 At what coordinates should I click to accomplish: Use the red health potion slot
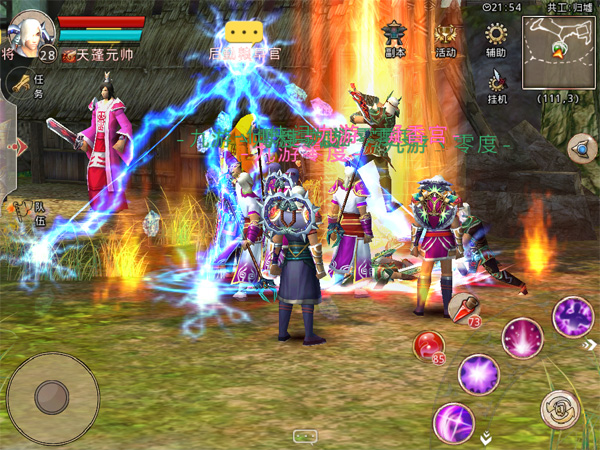[463, 308]
